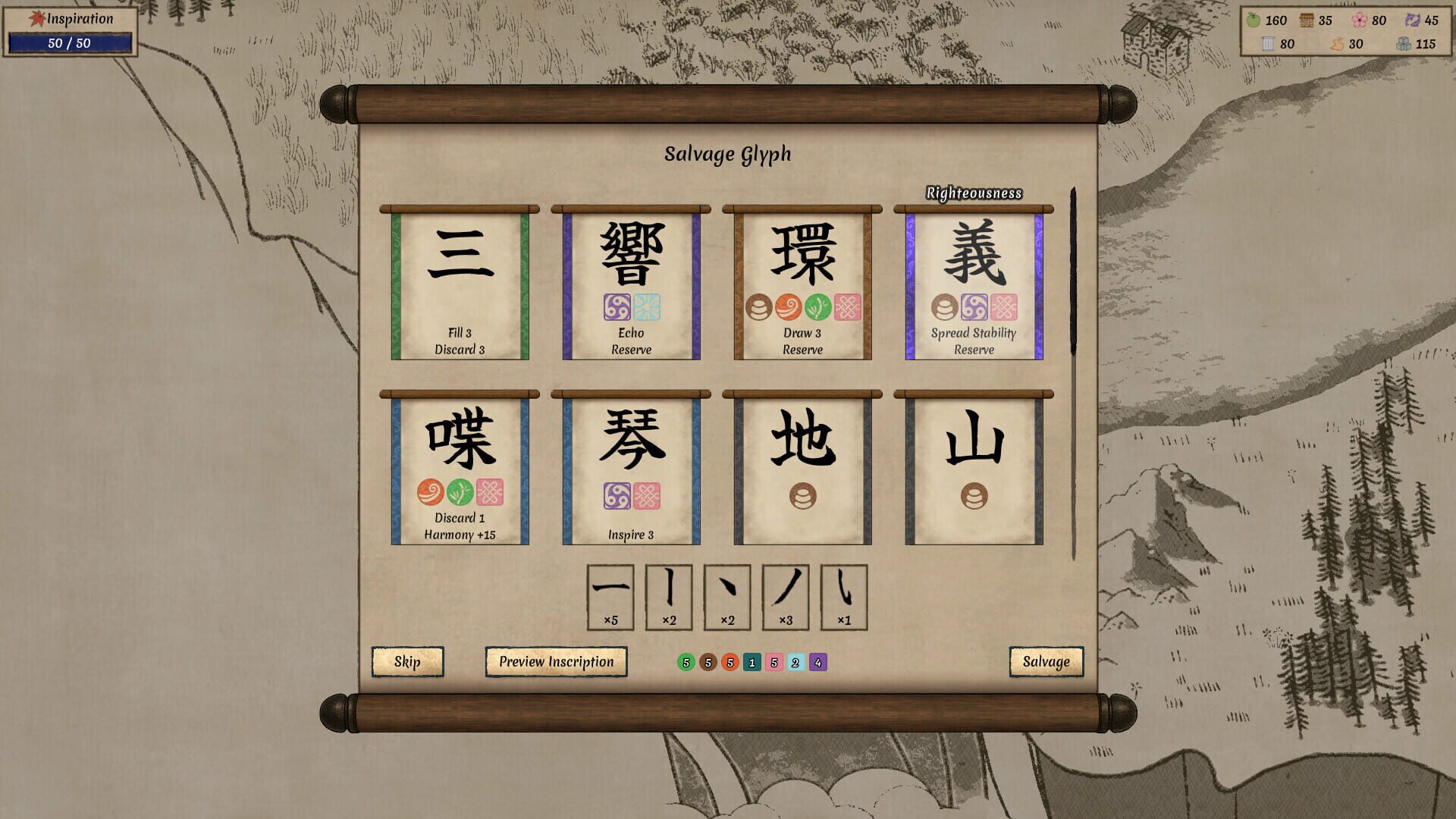Screen dimensions: 1456x819
Task: Click the stability stones icon on the 山 card
Action: [974, 497]
